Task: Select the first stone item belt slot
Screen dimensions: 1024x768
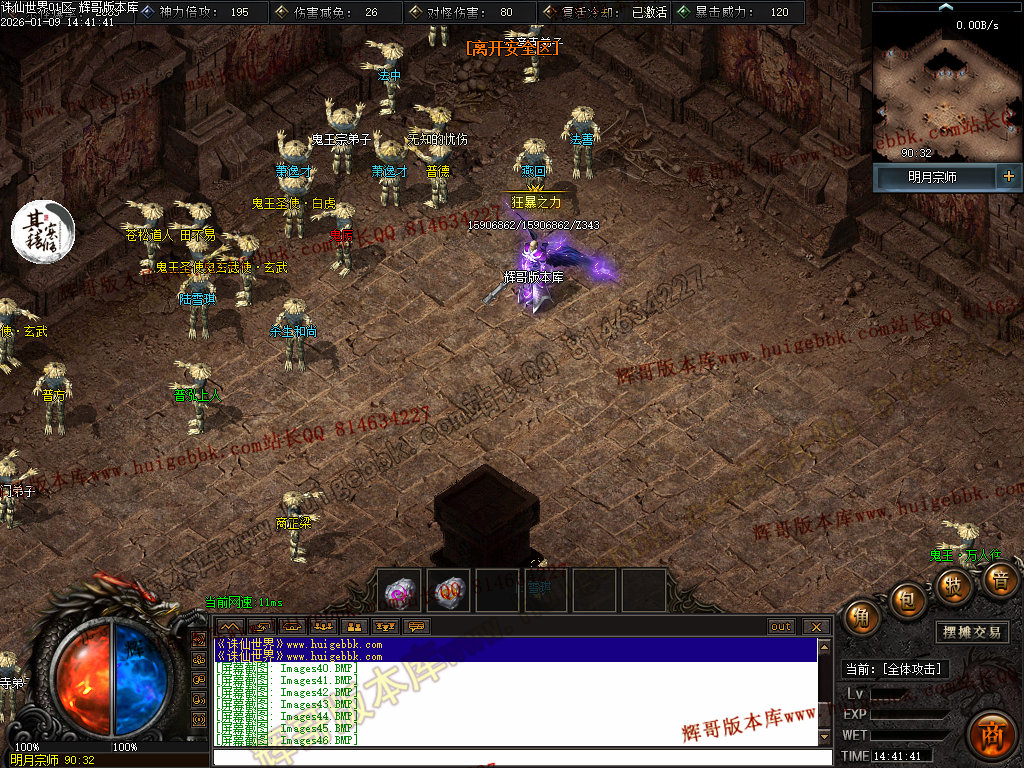Action: 402,591
